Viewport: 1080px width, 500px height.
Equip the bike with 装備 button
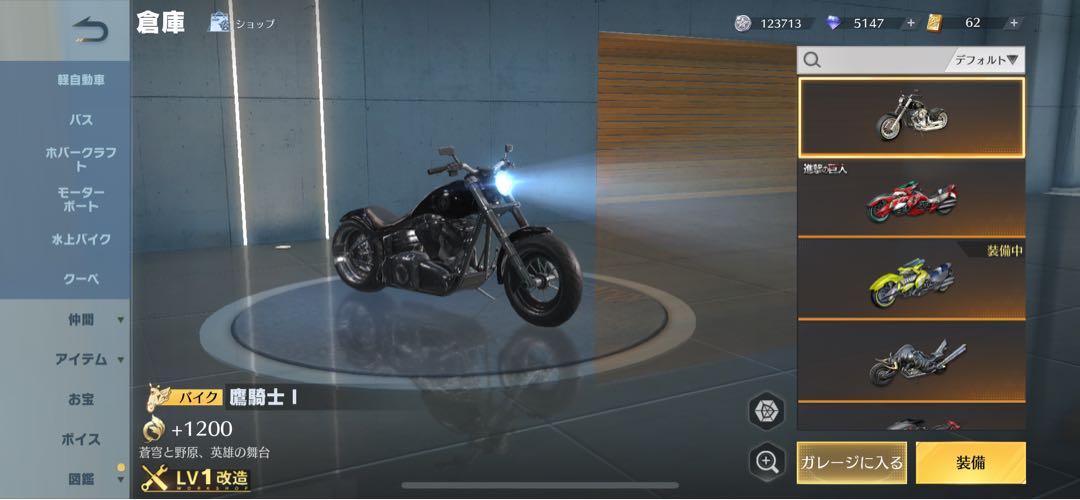(x=970, y=462)
